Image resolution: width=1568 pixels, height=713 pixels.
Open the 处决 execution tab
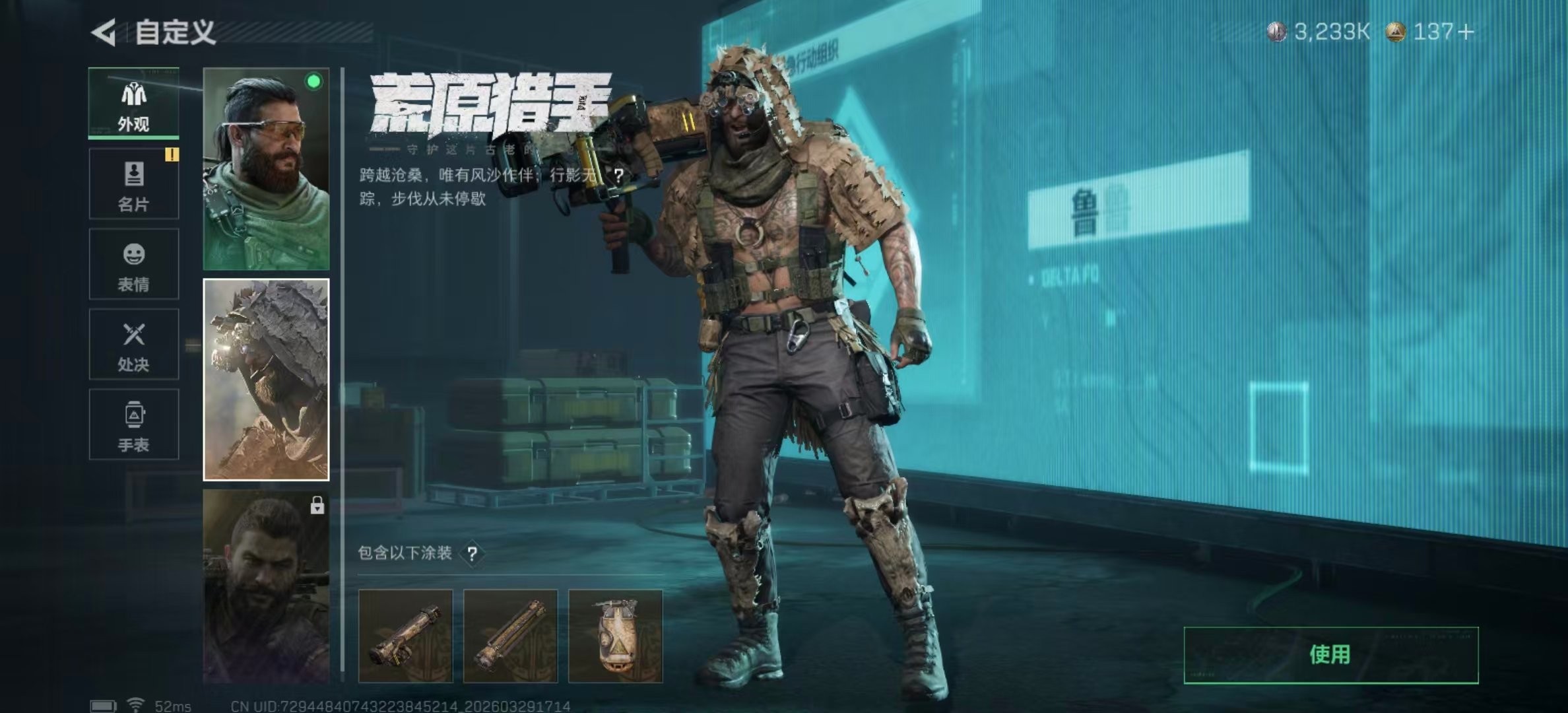click(x=134, y=345)
